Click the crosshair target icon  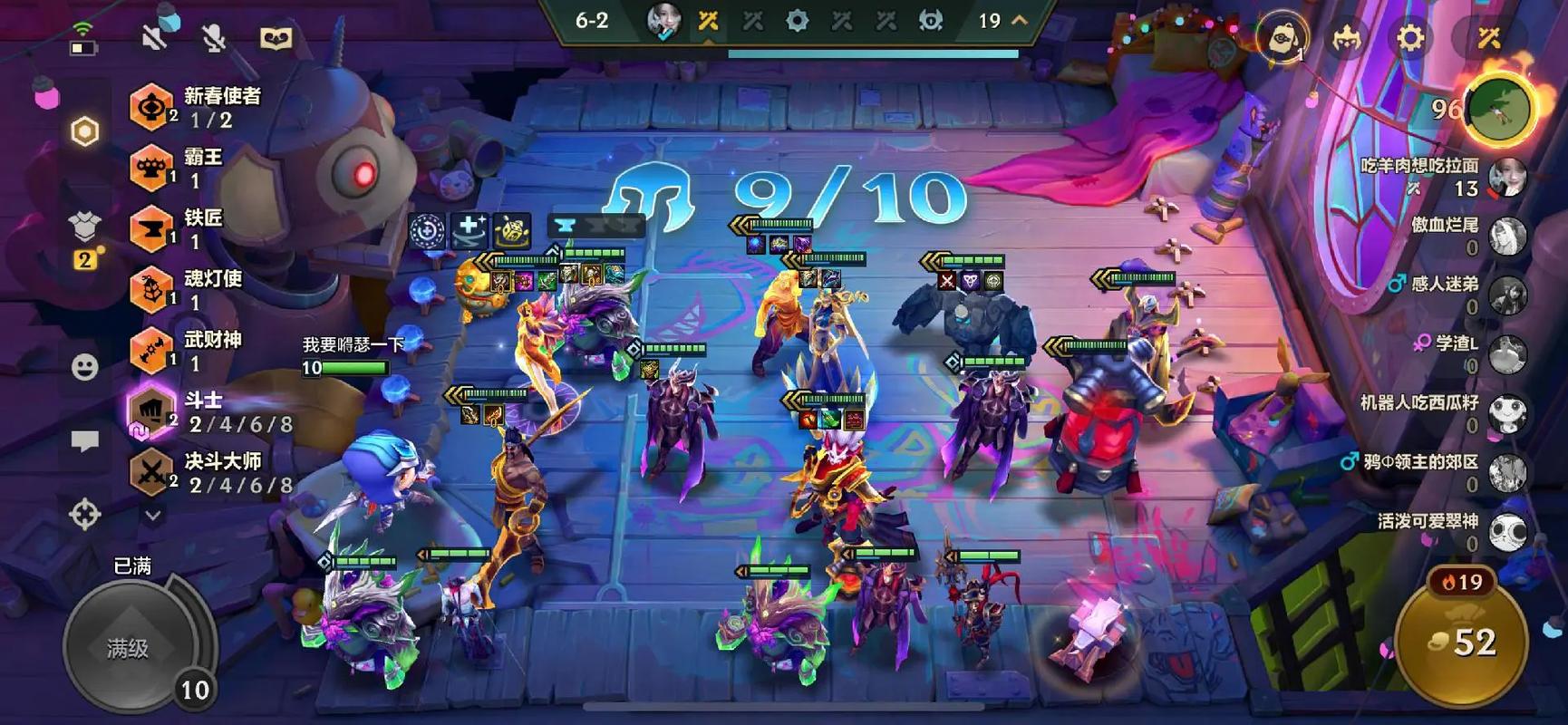84,514
